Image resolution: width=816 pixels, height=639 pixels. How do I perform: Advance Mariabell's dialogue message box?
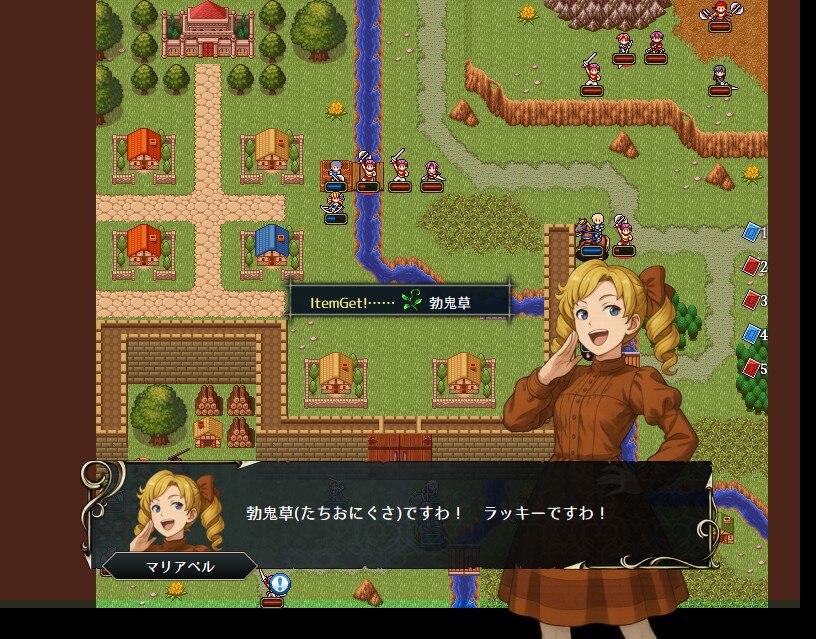coord(430,514)
